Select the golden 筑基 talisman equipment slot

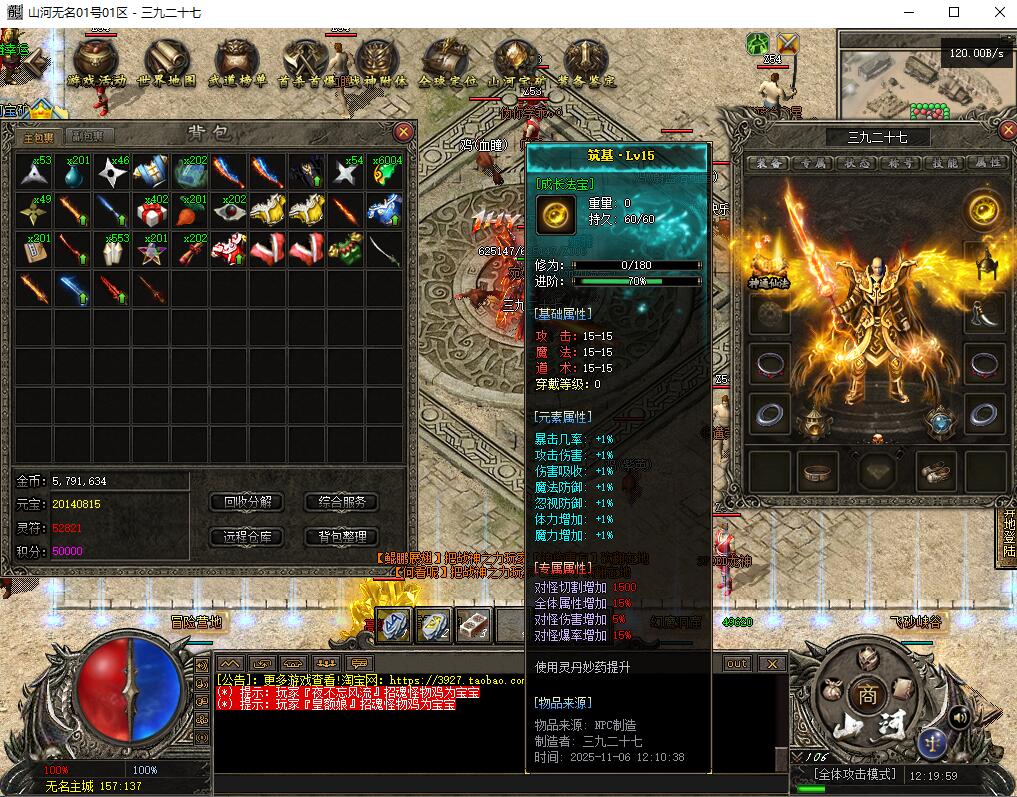[985, 211]
